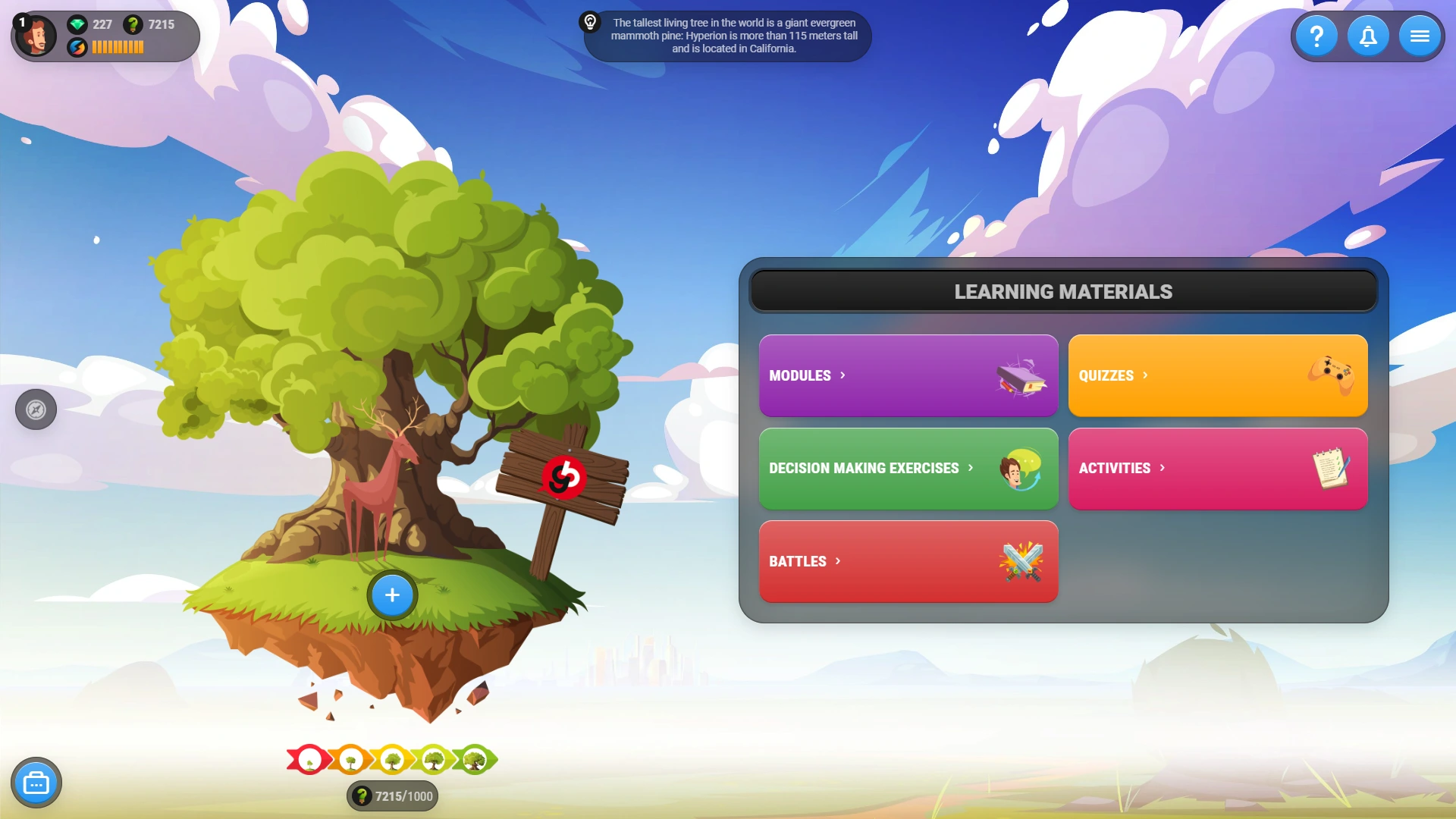The image size is (1456, 819).
Task: Click the compass icon on left edge
Action: click(36, 409)
